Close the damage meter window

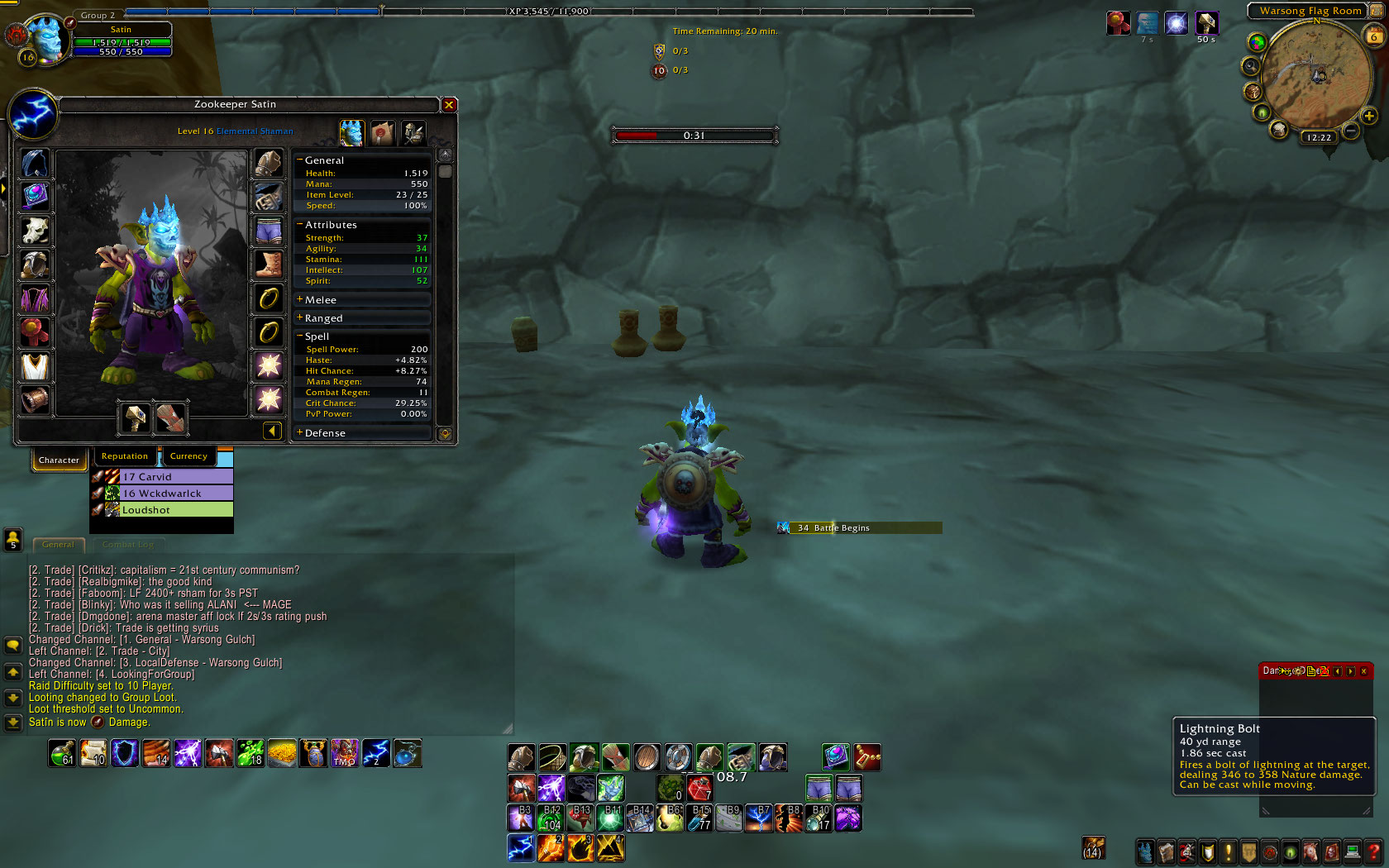(1363, 671)
